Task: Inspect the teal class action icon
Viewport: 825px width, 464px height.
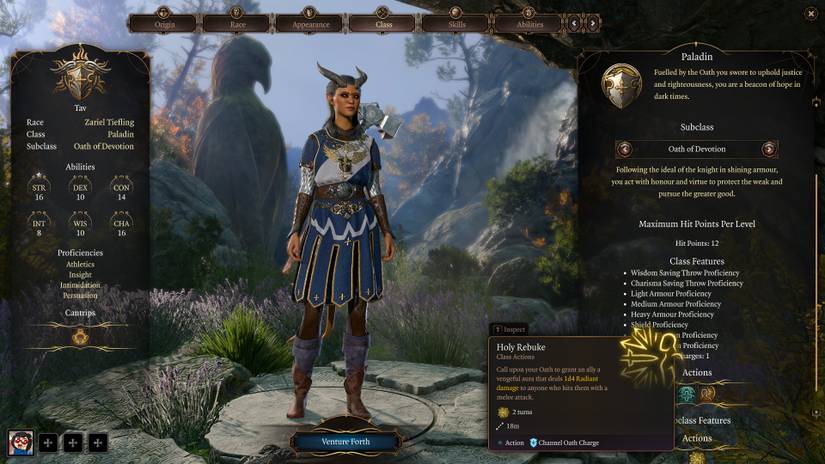Action: pos(687,394)
